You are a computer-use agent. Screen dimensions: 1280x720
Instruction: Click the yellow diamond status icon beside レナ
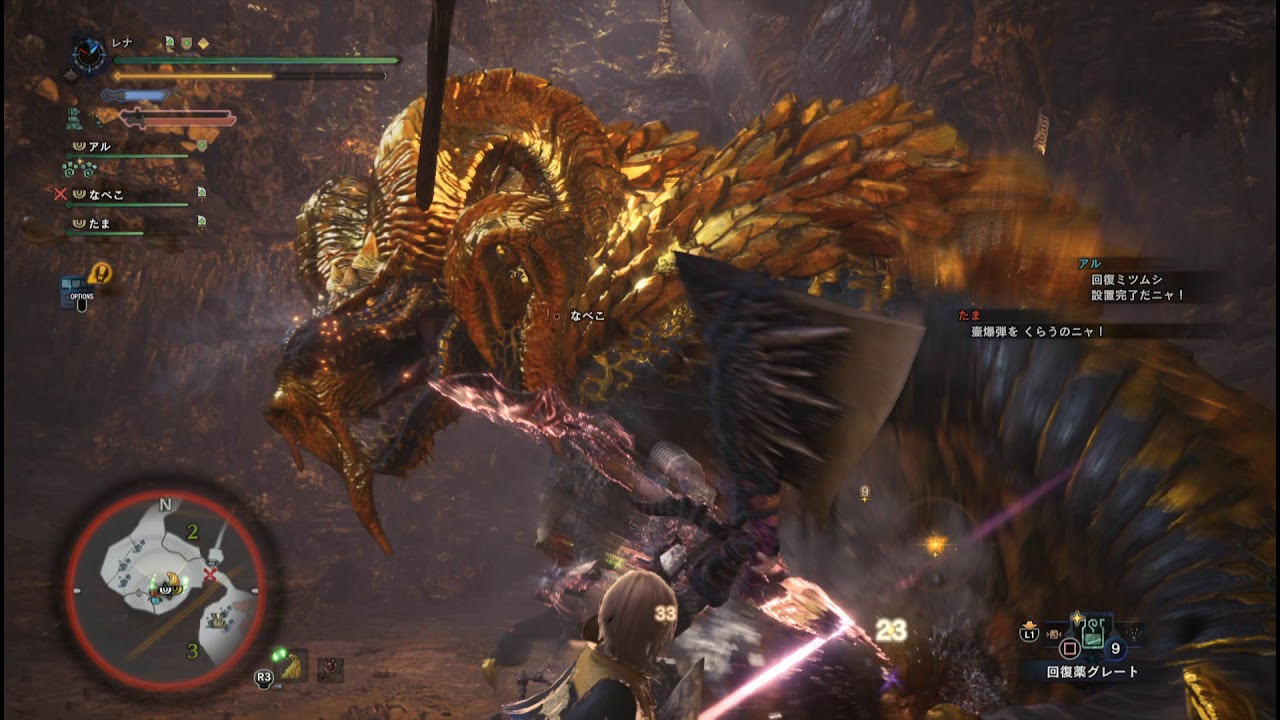tap(203, 43)
